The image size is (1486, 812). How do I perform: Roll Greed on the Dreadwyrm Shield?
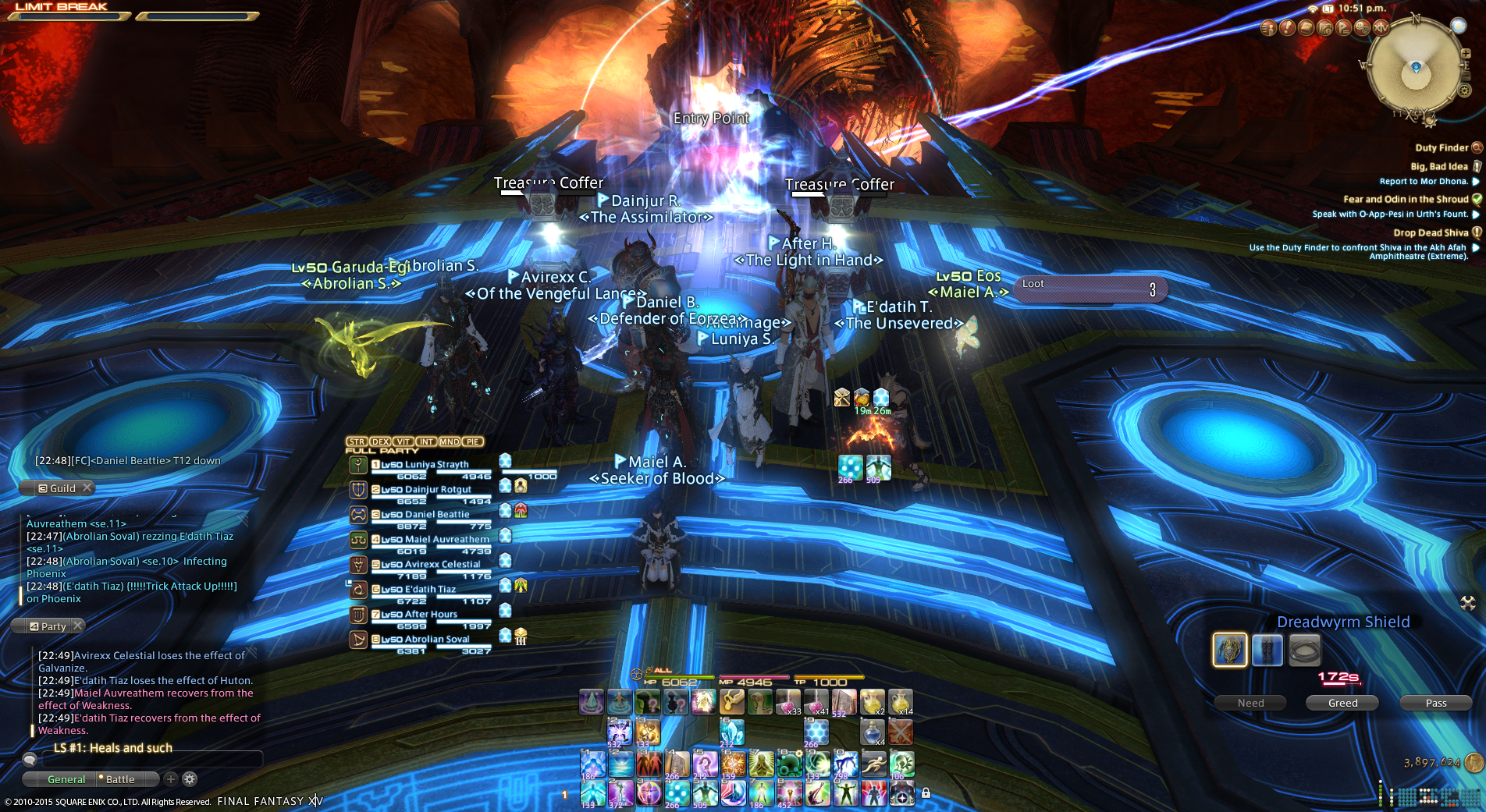[1342, 703]
